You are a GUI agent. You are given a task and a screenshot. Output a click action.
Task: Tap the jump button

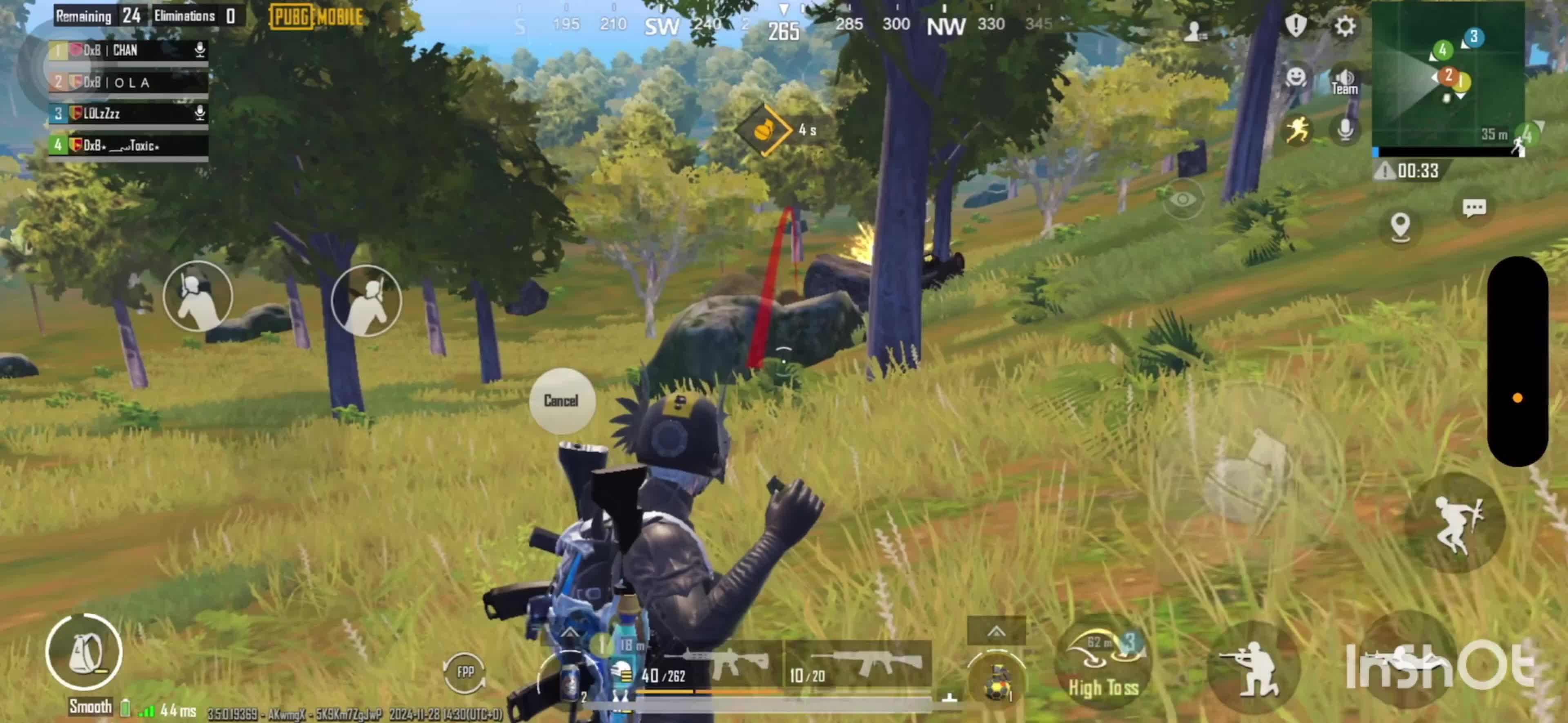coord(1455,524)
